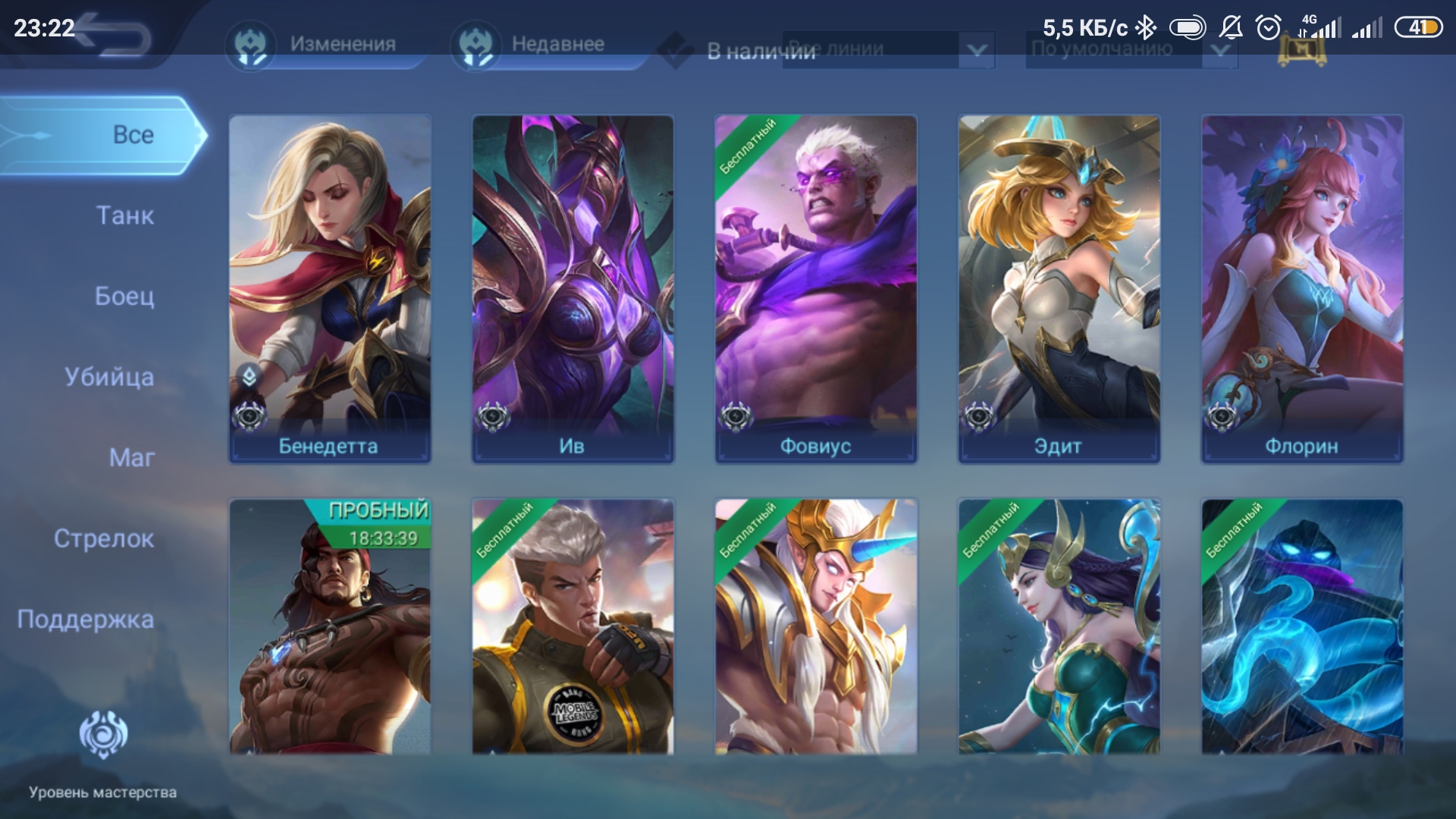This screenshot has height=819, width=1456.
Task: Open the Эдит hero card
Action: coord(1059,288)
